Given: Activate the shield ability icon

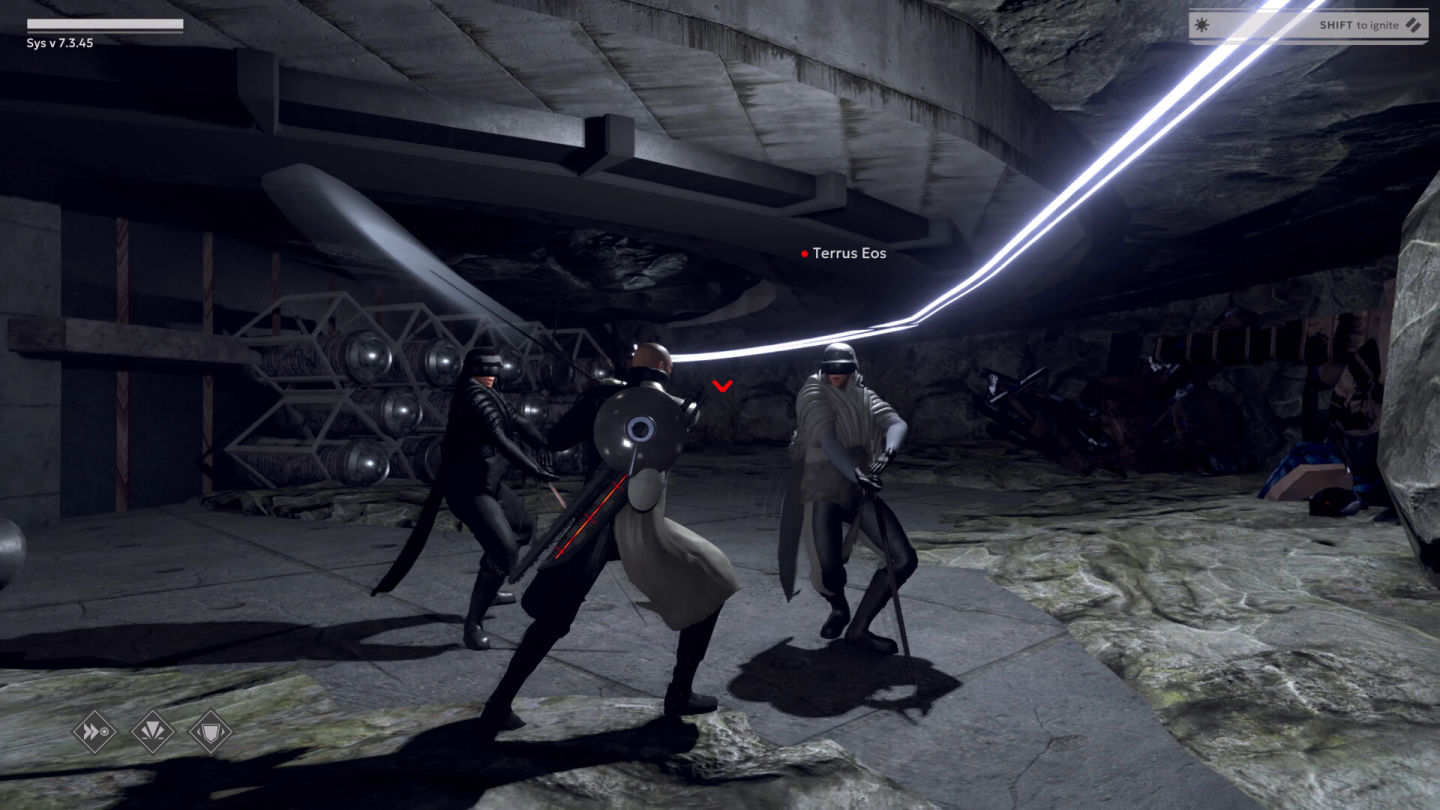Looking at the screenshot, I should point(211,731).
